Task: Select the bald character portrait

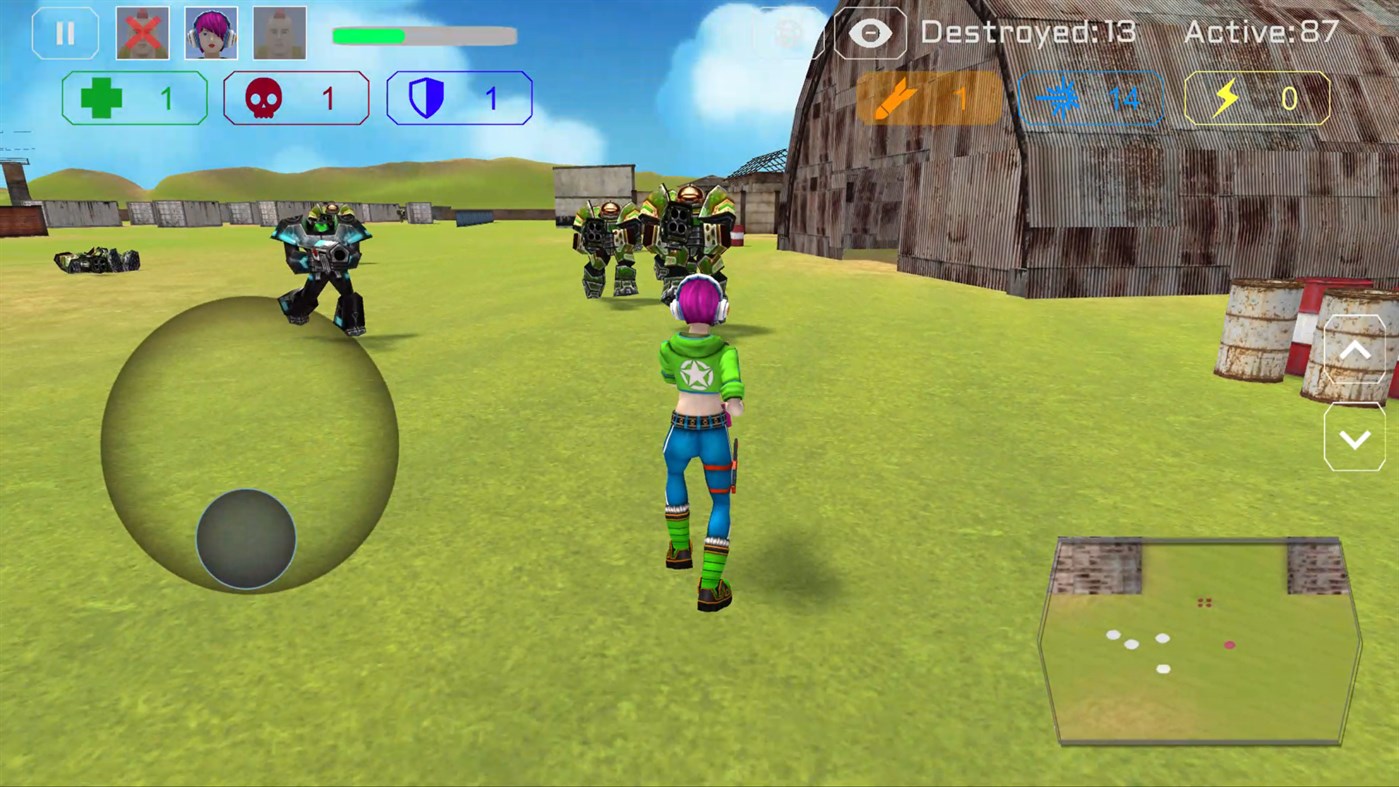Action: click(x=278, y=31)
